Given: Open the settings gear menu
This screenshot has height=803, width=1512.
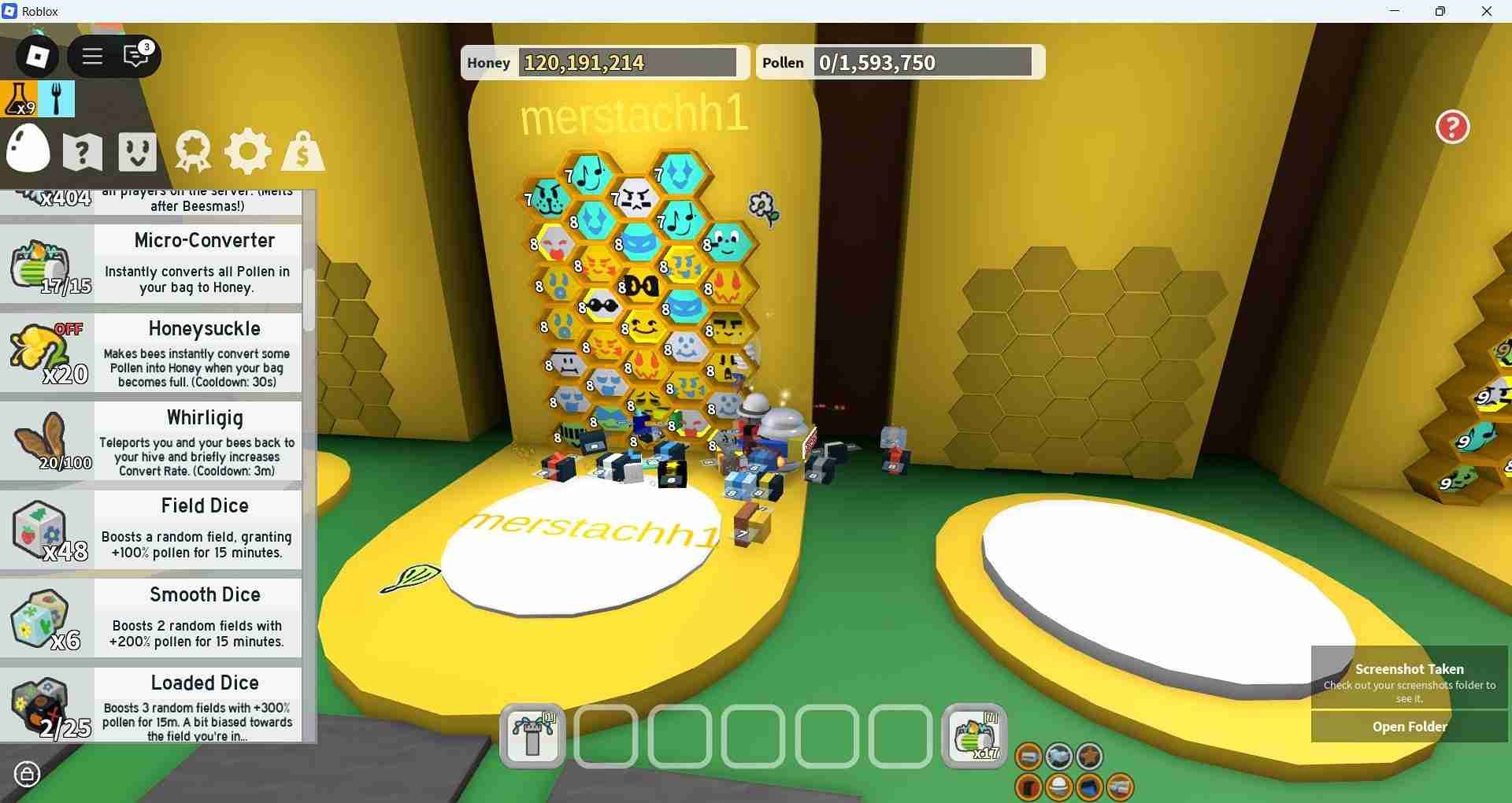Looking at the screenshot, I should (247, 151).
